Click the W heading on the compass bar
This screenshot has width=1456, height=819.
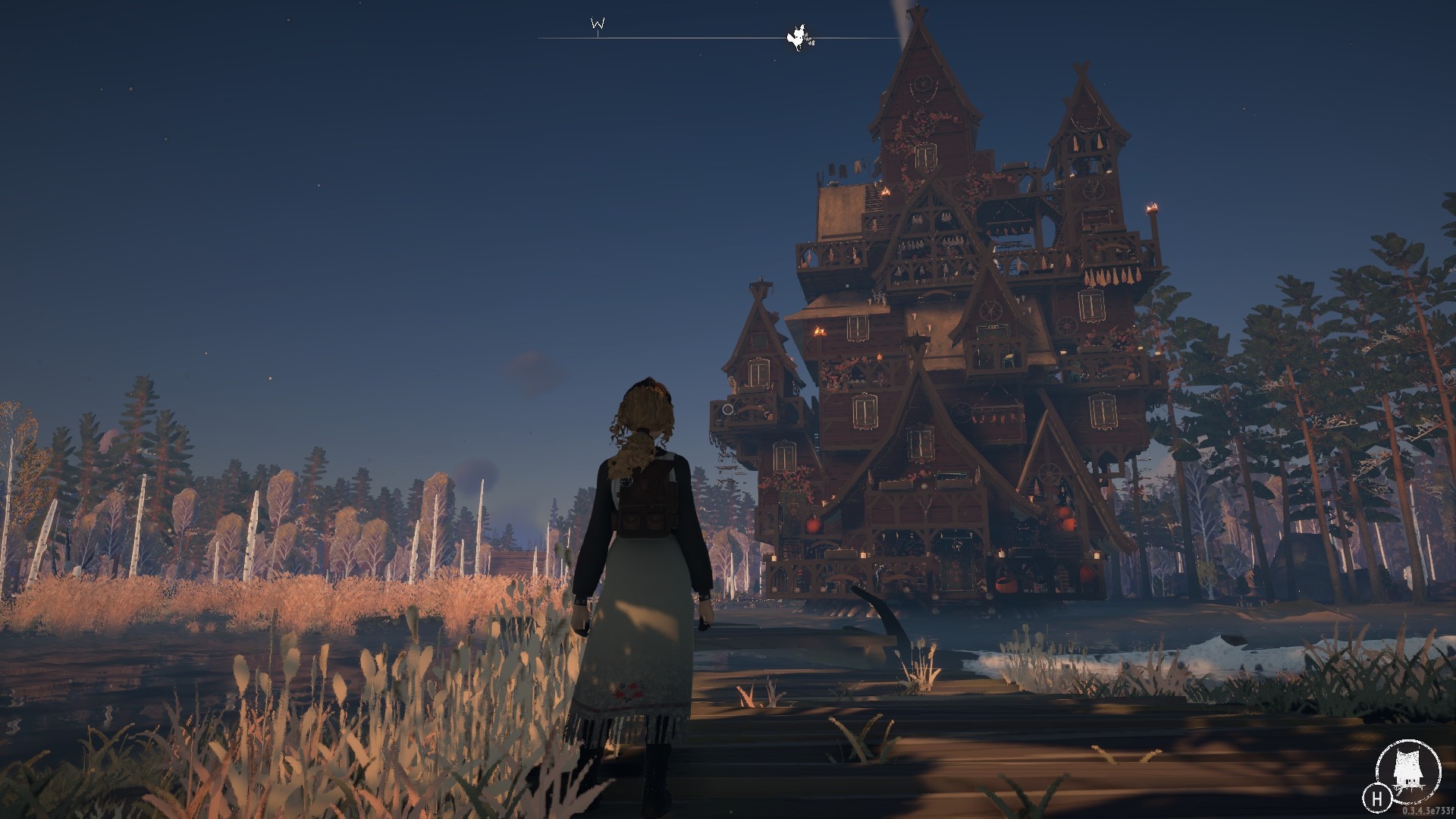(598, 24)
